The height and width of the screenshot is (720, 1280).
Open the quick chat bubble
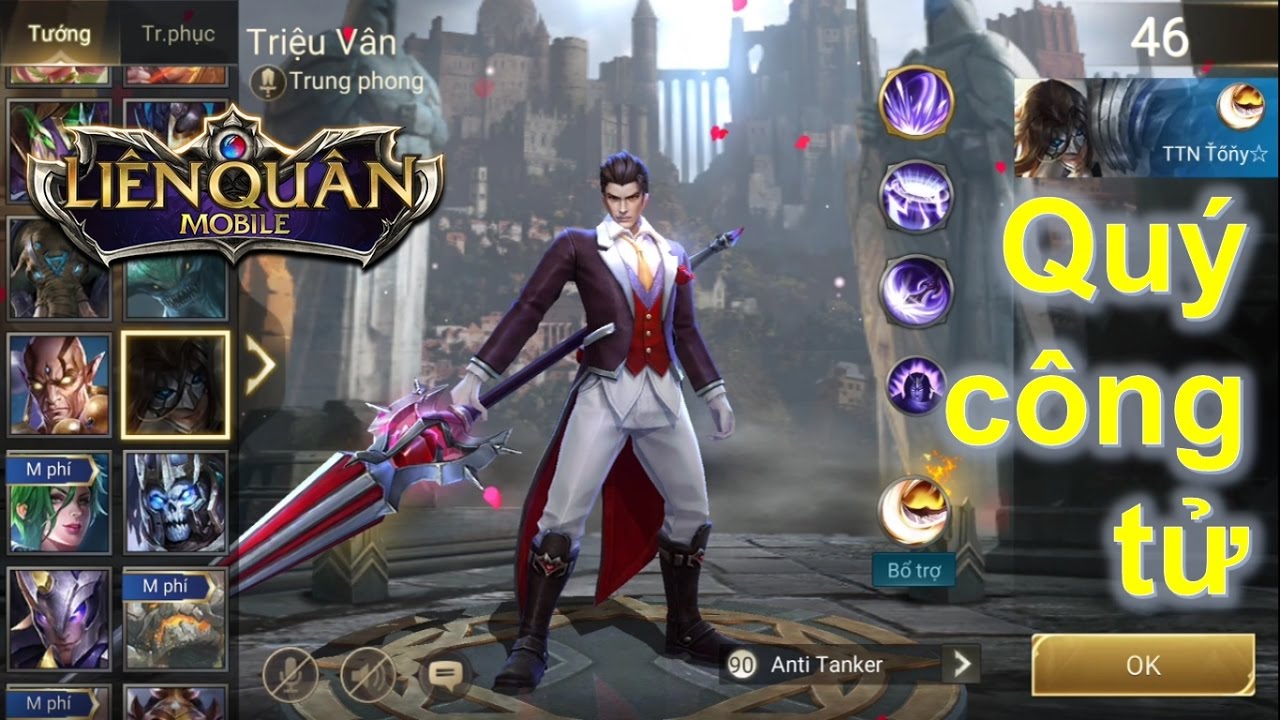(444, 675)
